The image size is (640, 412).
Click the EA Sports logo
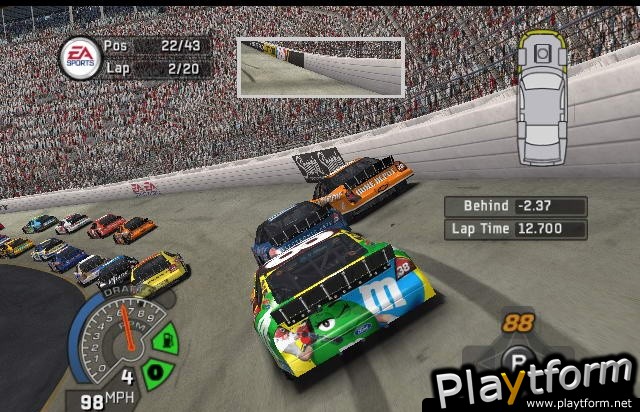(x=79, y=57)
